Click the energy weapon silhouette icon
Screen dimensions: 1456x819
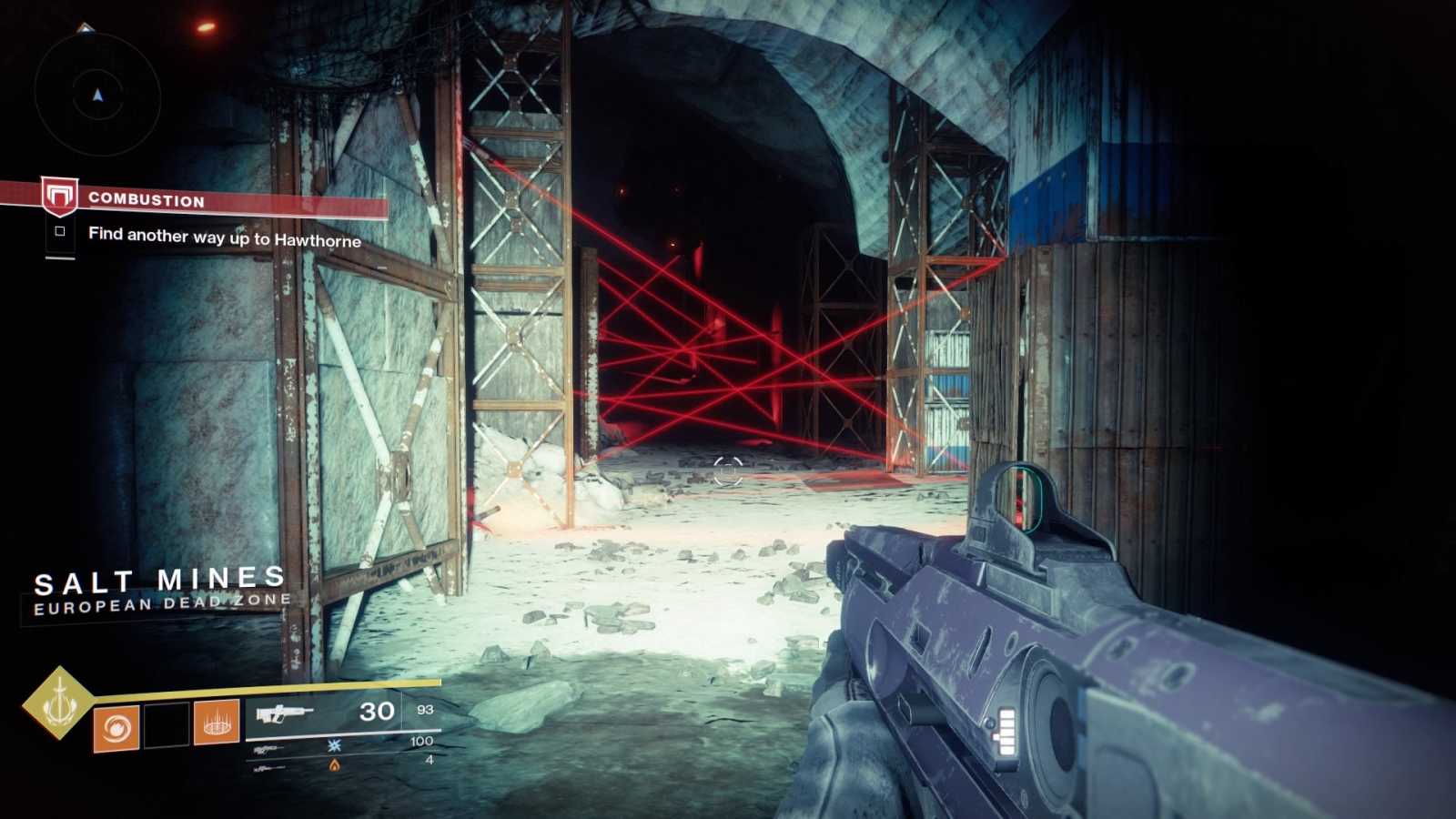(x=267, y=749)
